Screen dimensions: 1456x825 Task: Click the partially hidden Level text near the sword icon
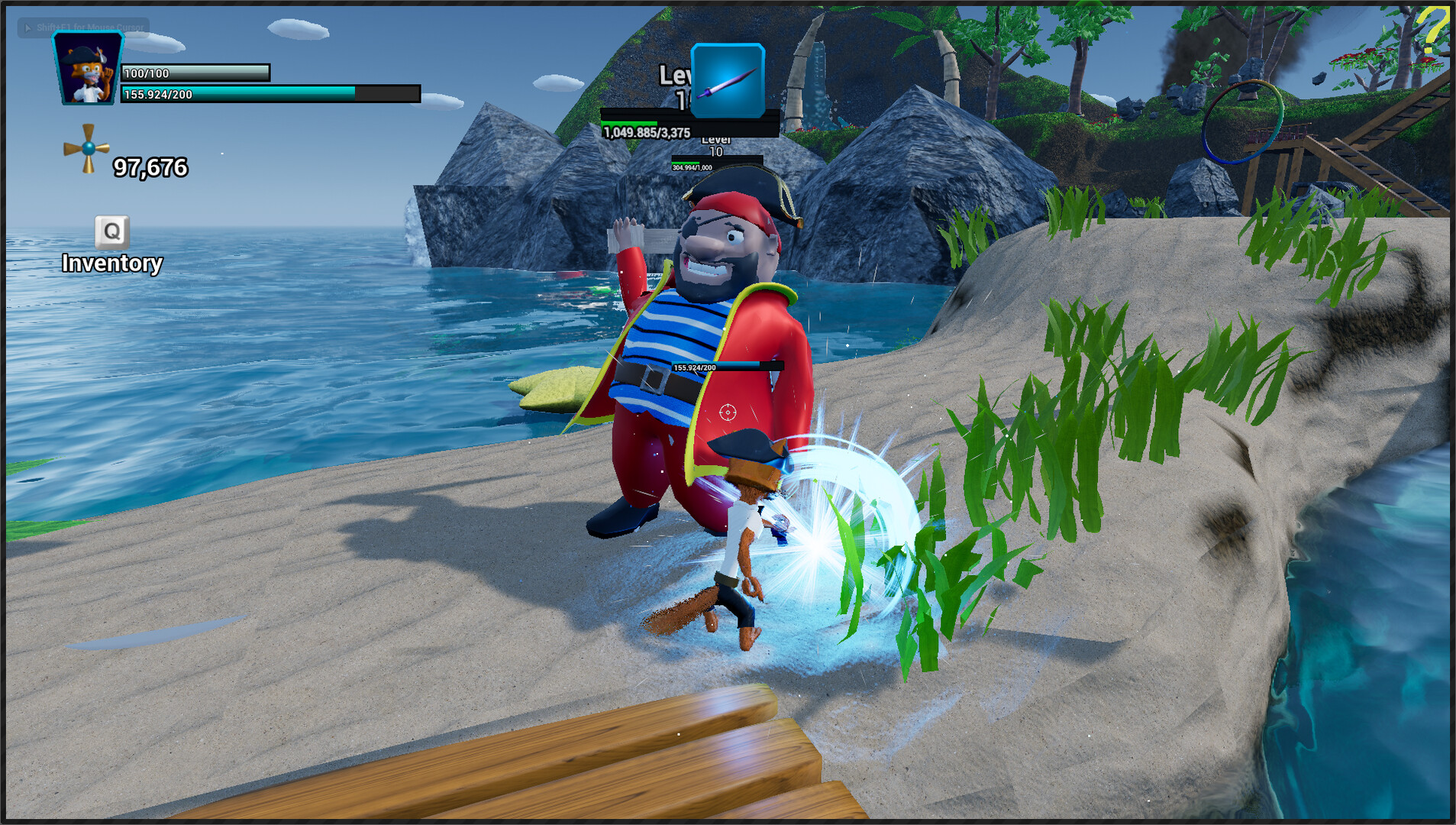(x=675, y=75)
